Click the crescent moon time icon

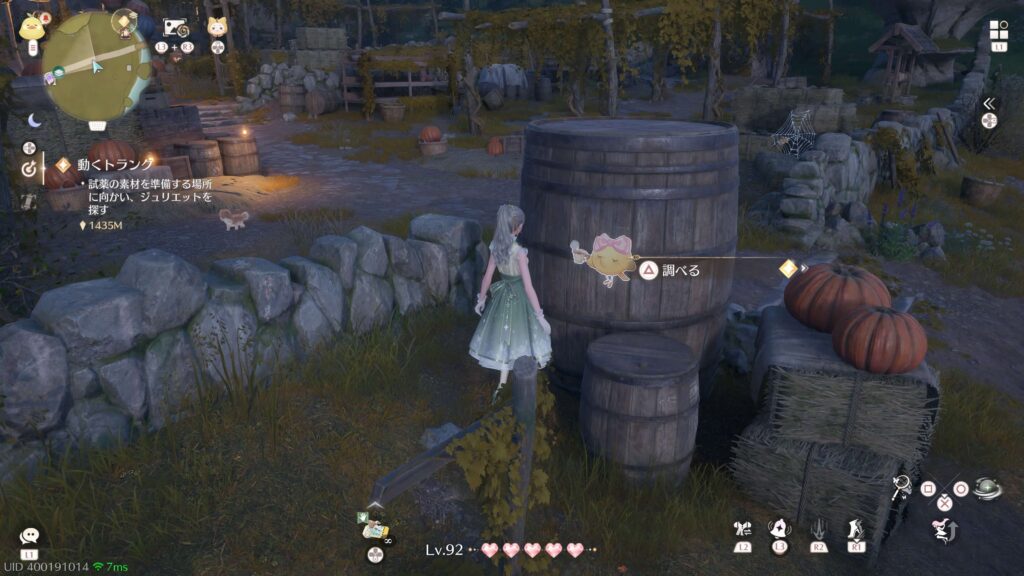pyautogui.click(x=35, y=120)
